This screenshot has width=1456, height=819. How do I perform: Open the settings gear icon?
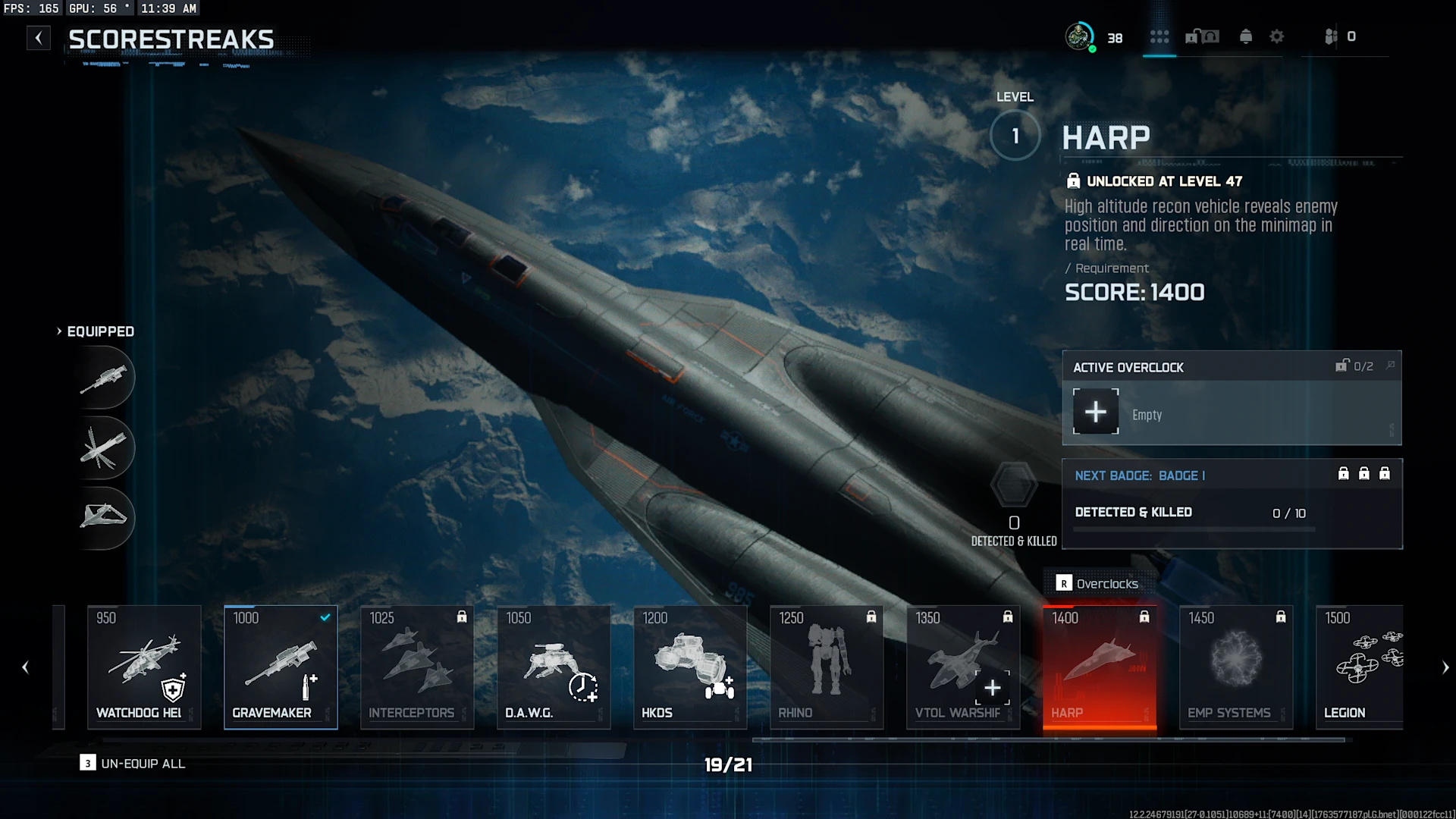(x=1277, y=36)
